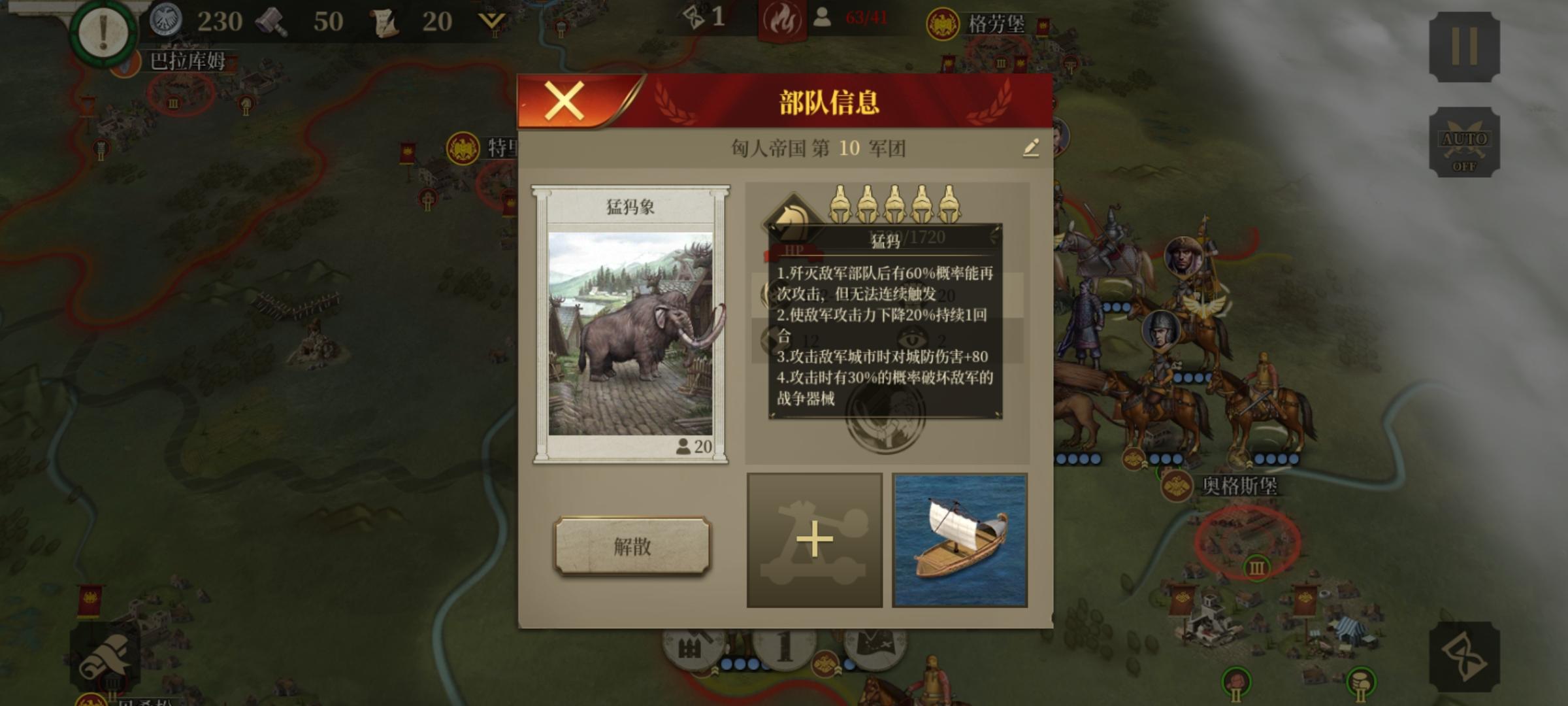Image resolution: width=1568 pixels, height=706 pixels.
Task: Click the pencil icon to rename the legion
Action: click(1030, 149)
